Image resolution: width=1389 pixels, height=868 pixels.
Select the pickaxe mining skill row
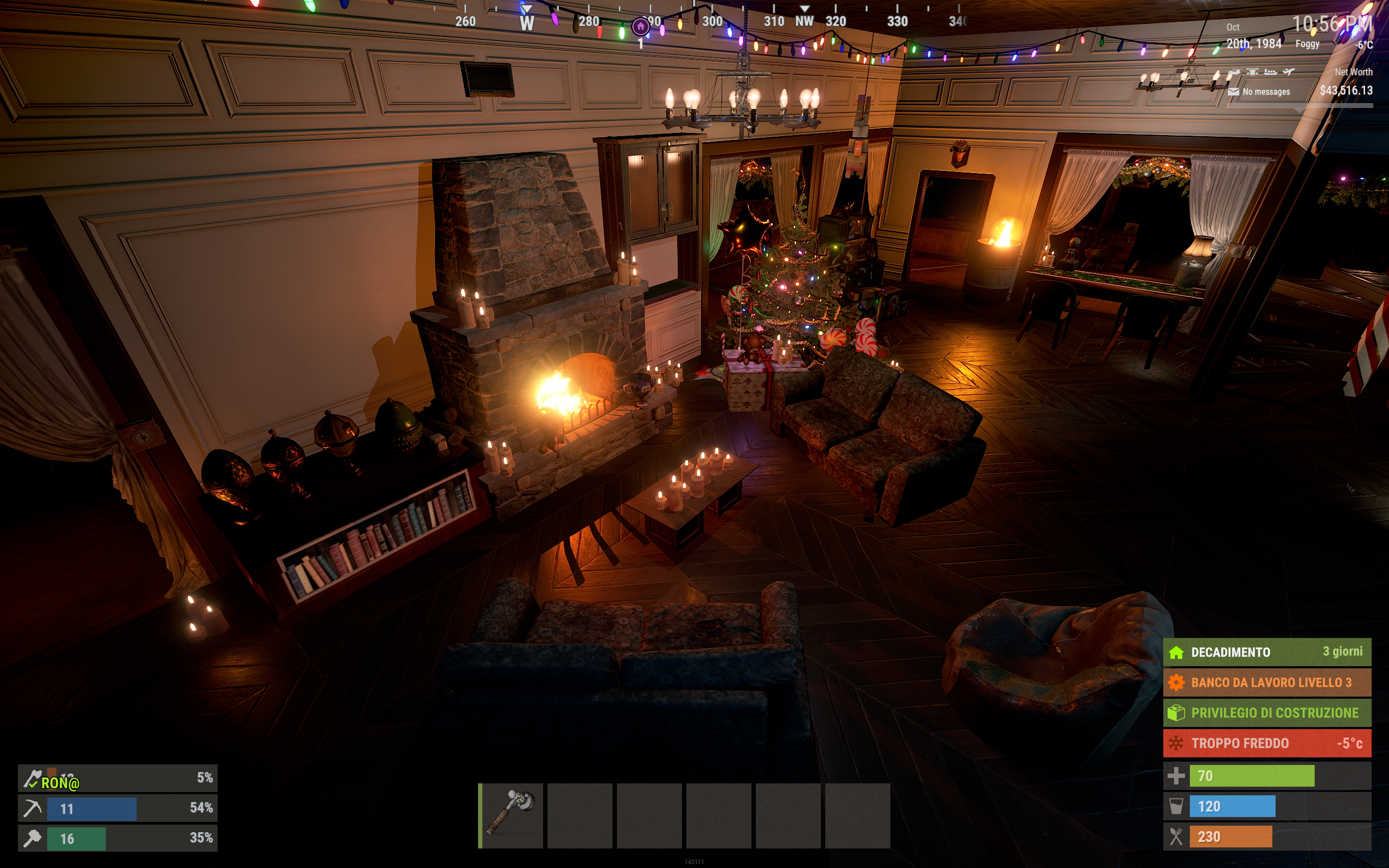click(x=117, y=808)
